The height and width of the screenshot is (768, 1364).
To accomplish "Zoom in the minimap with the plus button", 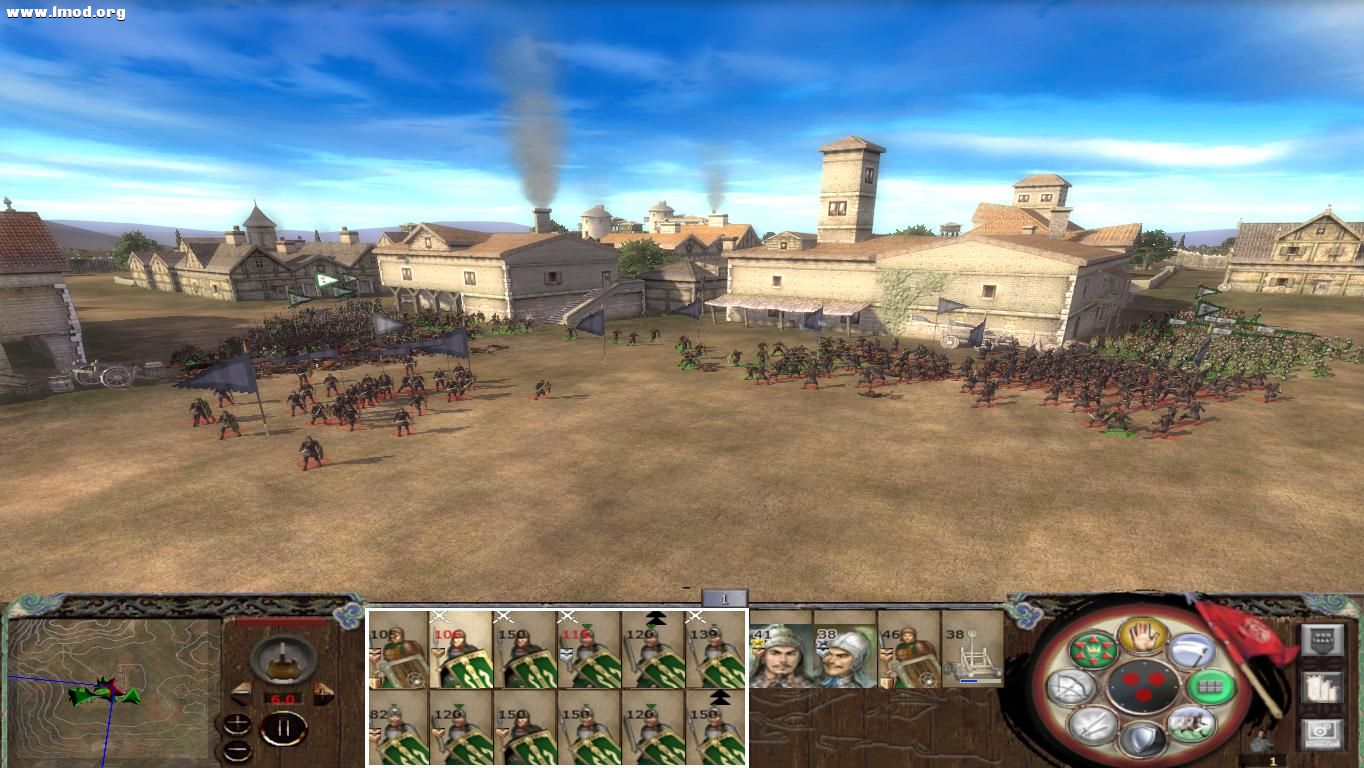I will [x=237, y=721].
